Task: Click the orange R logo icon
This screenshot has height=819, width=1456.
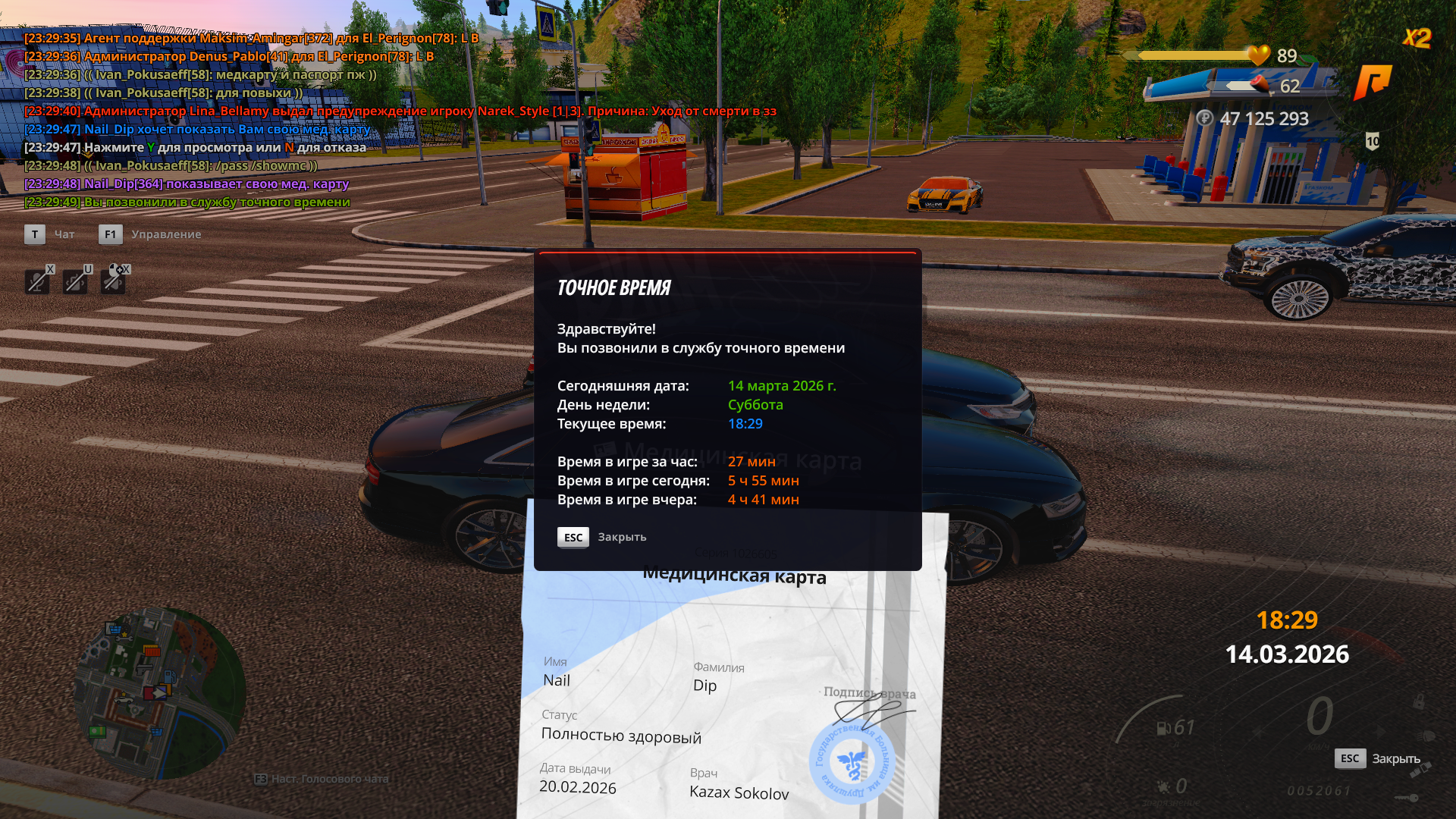Action: [1373, 81]
